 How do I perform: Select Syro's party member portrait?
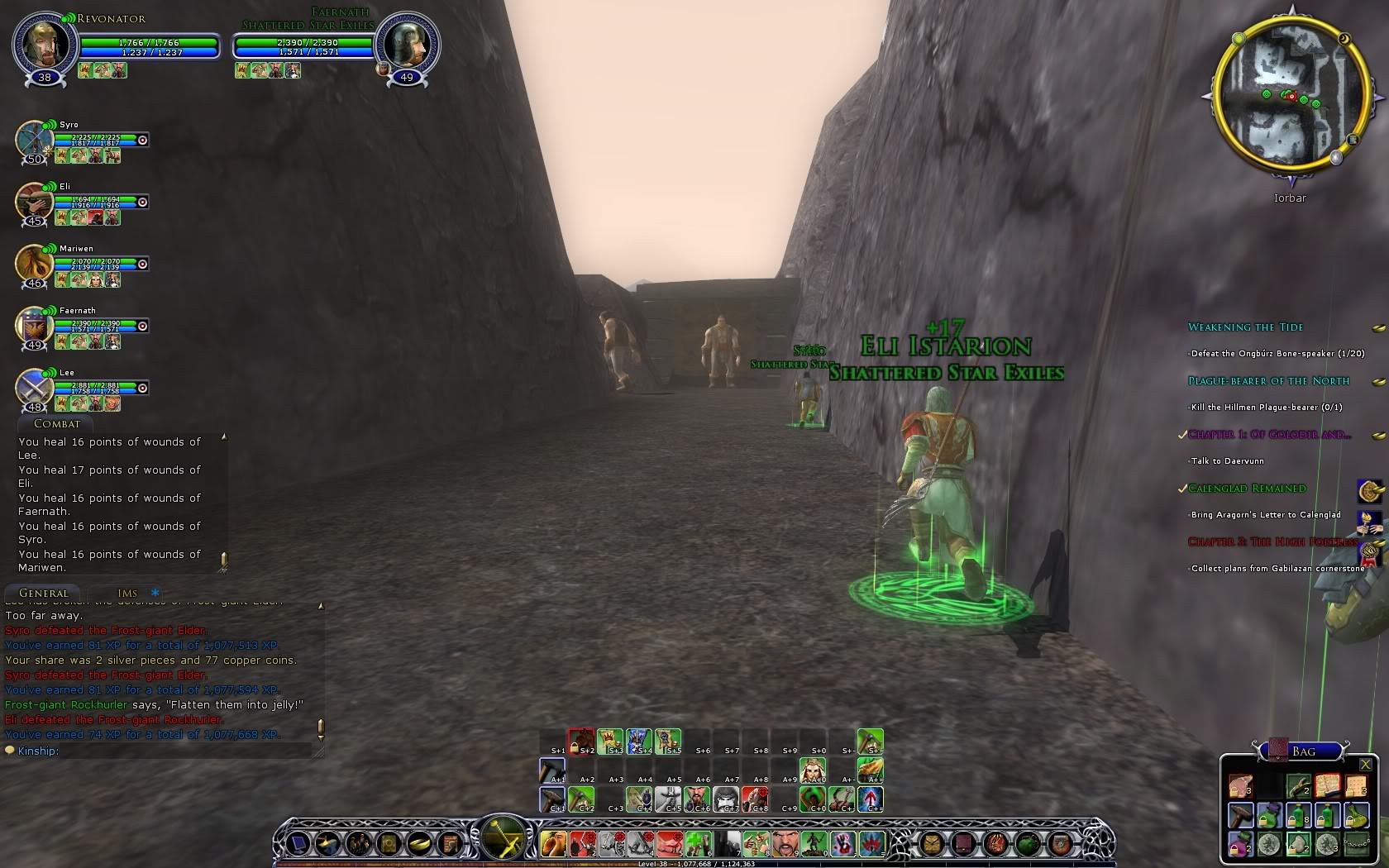click(x=34, y=140)
